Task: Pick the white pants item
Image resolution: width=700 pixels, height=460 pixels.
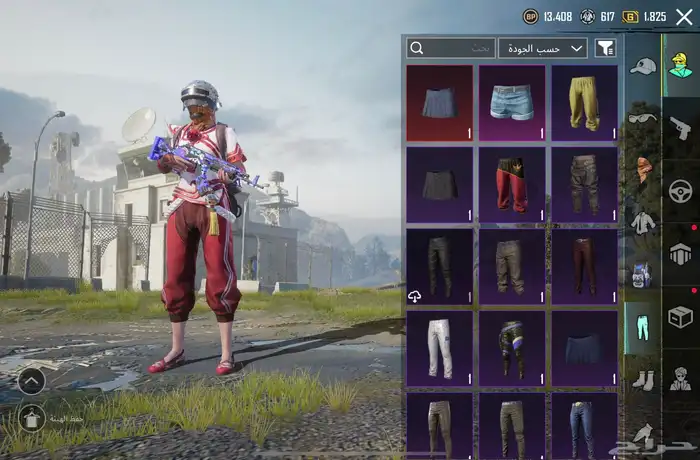Action: 440,349
